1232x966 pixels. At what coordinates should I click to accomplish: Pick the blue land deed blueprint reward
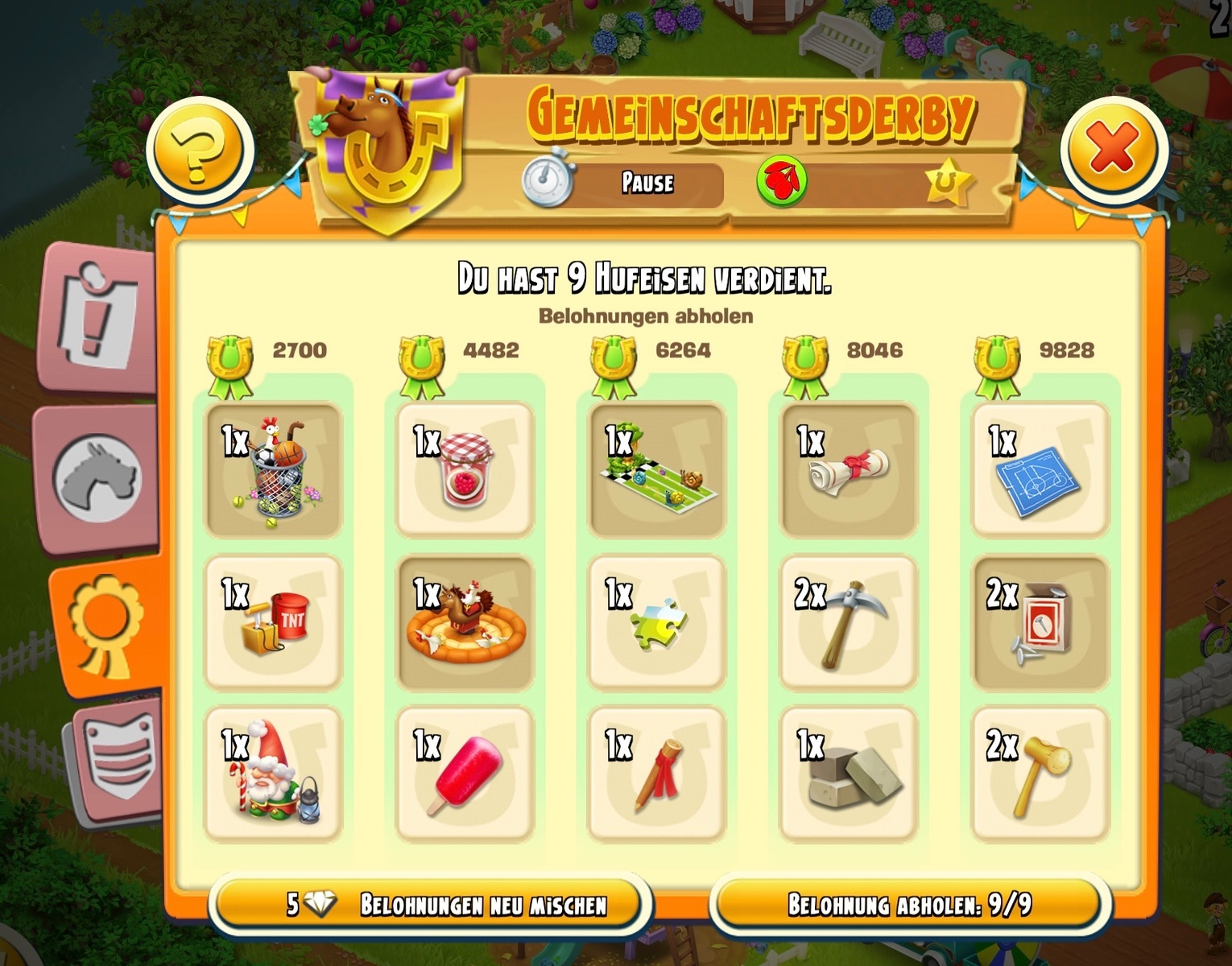(1040, 470)
